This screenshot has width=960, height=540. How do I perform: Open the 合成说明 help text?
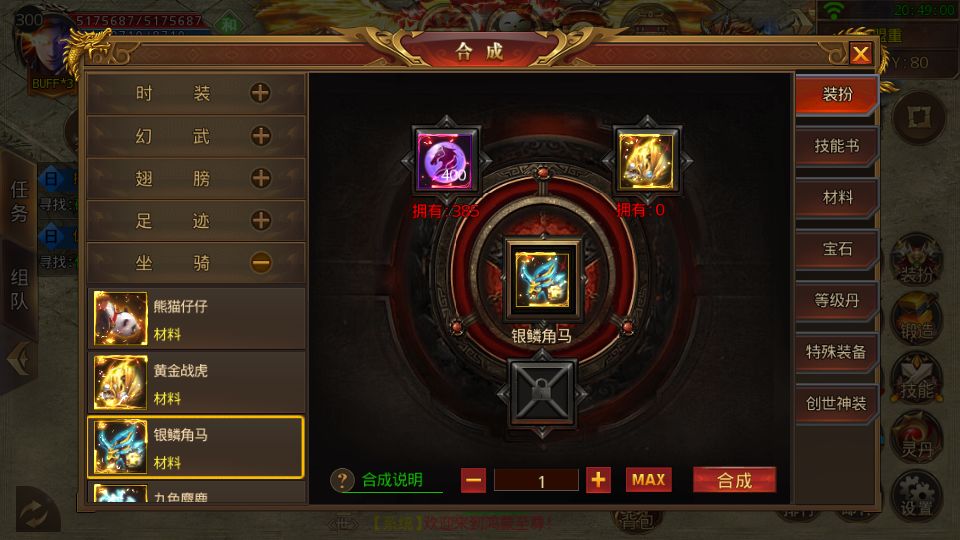390,480
